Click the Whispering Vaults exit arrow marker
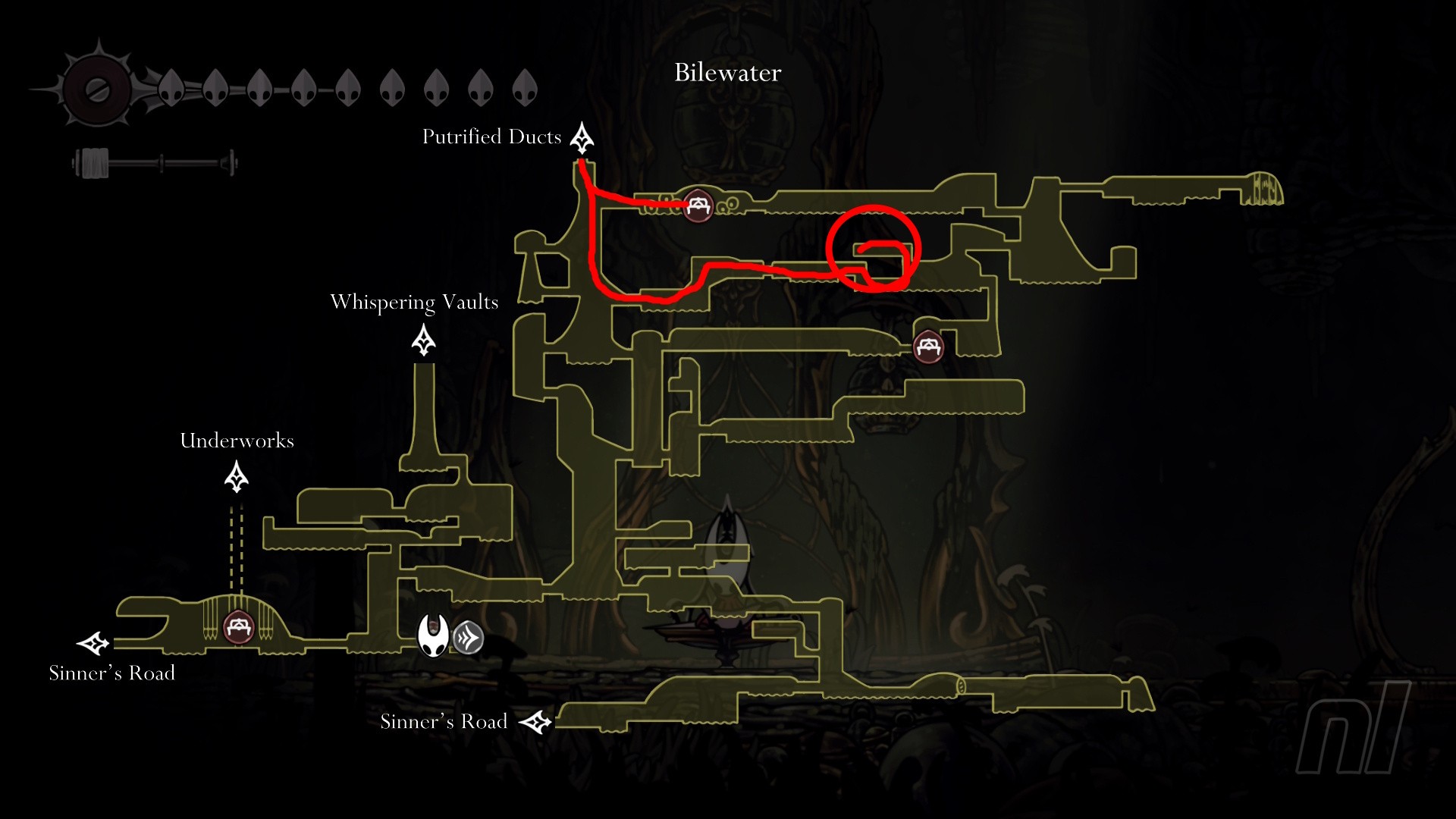This screenshot has height=819, width=1456. [423, 340]
